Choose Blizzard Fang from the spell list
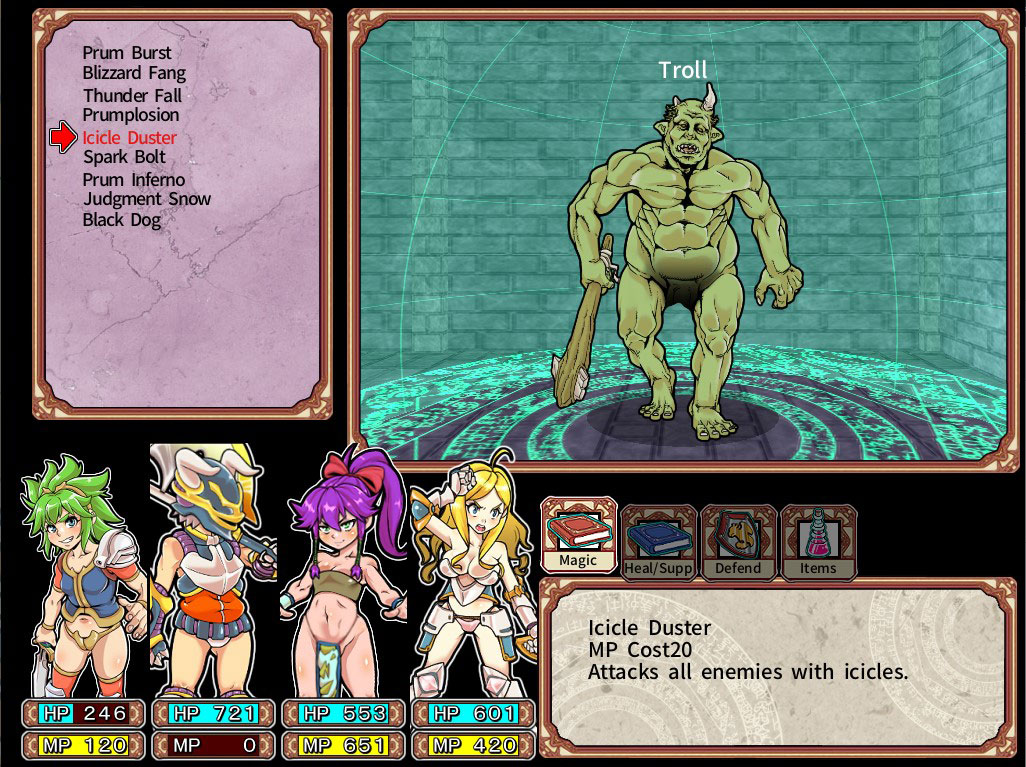The image size is (1026, 767). [x=134, y=73]
